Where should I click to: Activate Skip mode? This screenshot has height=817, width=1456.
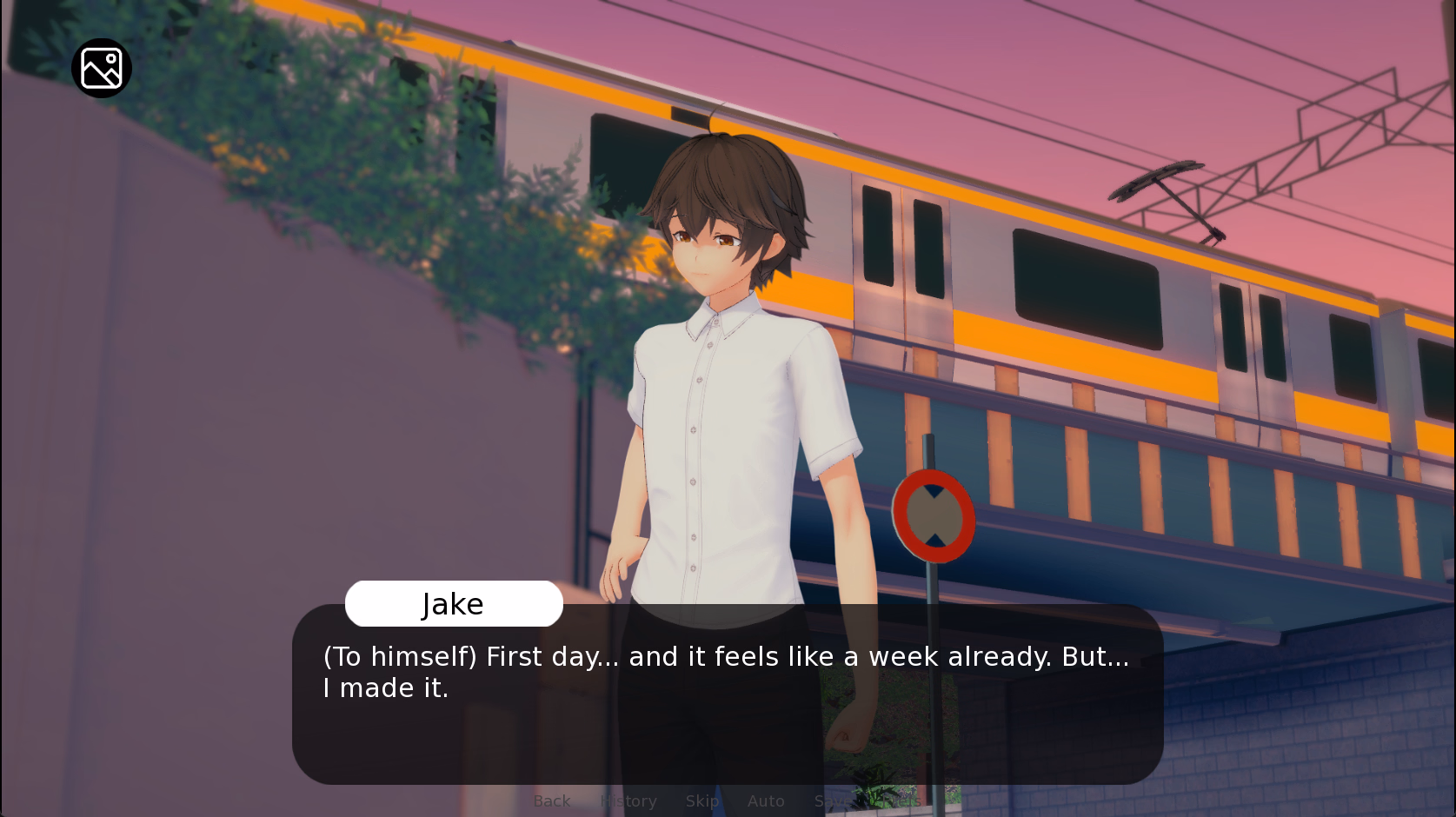(x=702, y=800)
